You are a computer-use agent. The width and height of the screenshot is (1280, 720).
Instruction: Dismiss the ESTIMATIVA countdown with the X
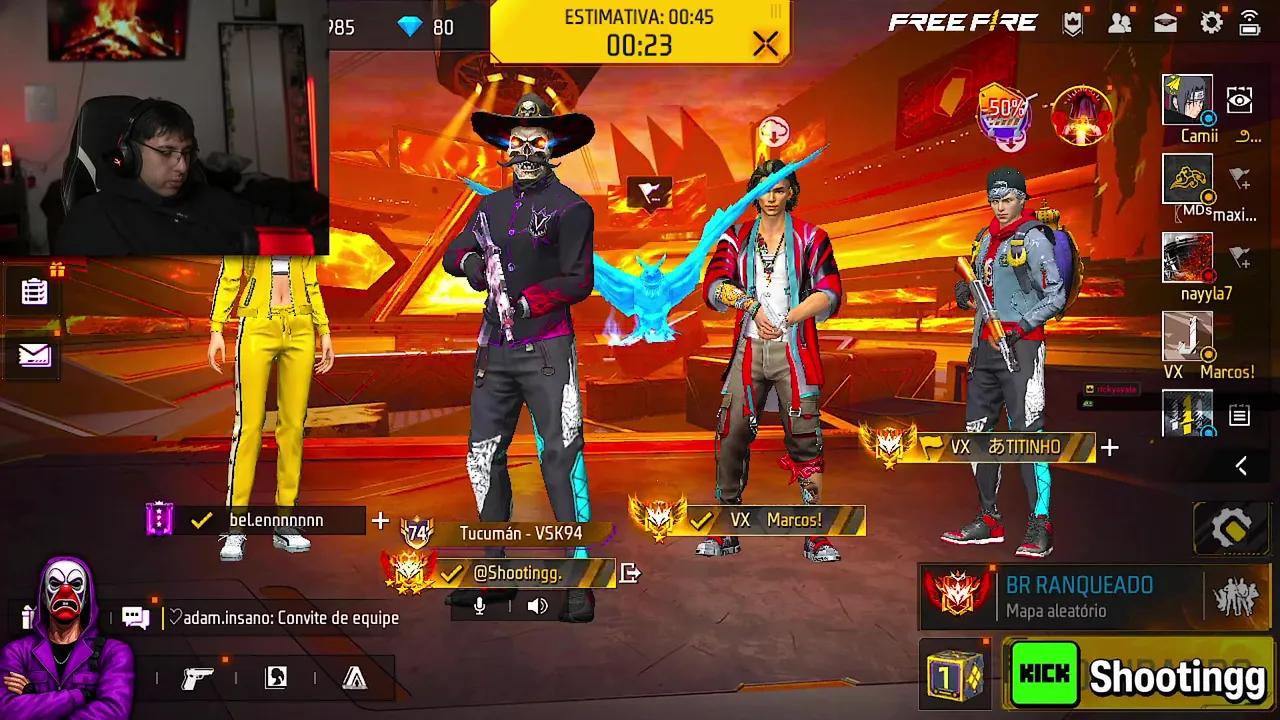click(764, 44)
